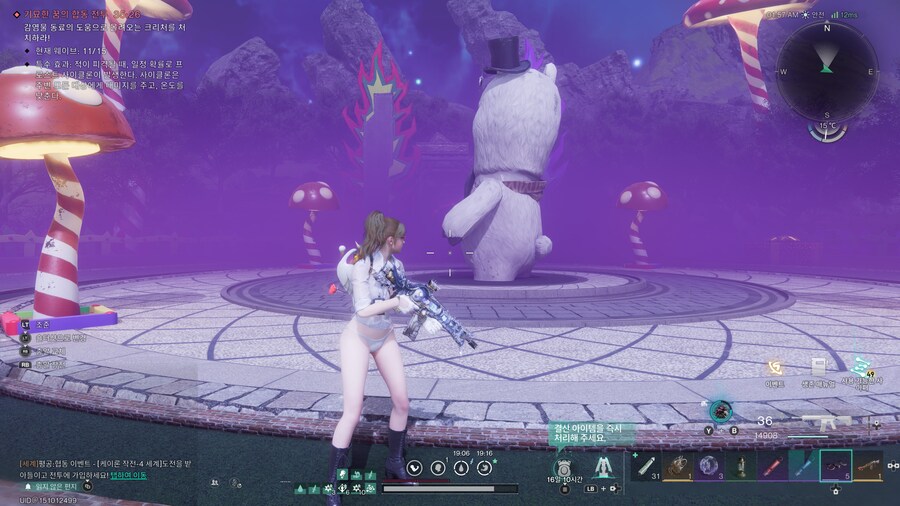
Task: Select the blue syringe item slot
Action: pos(803,466)
